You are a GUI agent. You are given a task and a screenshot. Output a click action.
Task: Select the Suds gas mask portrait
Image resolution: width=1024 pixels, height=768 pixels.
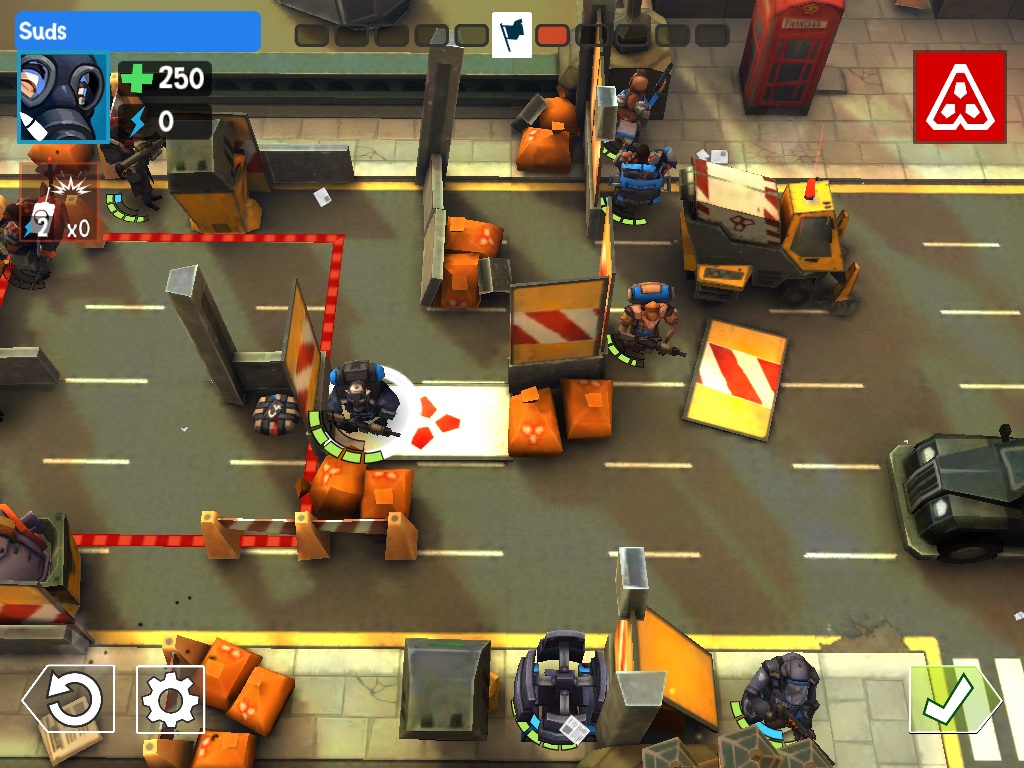[63, 98]
